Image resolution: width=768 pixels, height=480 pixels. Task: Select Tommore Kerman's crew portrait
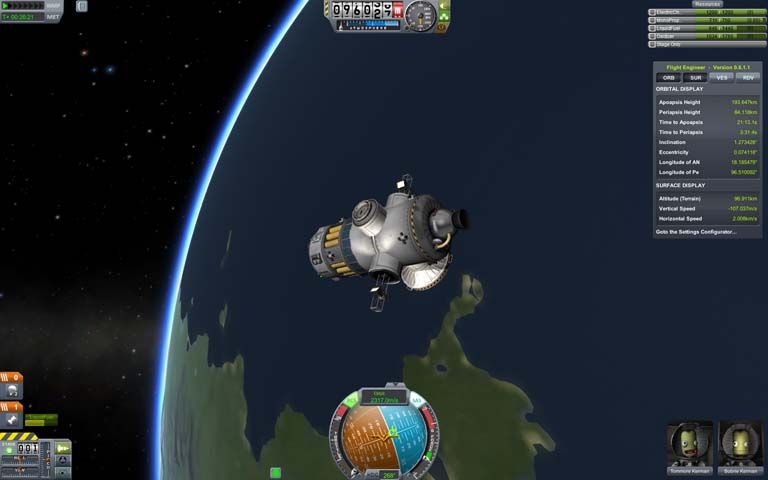tap(689, 443)
